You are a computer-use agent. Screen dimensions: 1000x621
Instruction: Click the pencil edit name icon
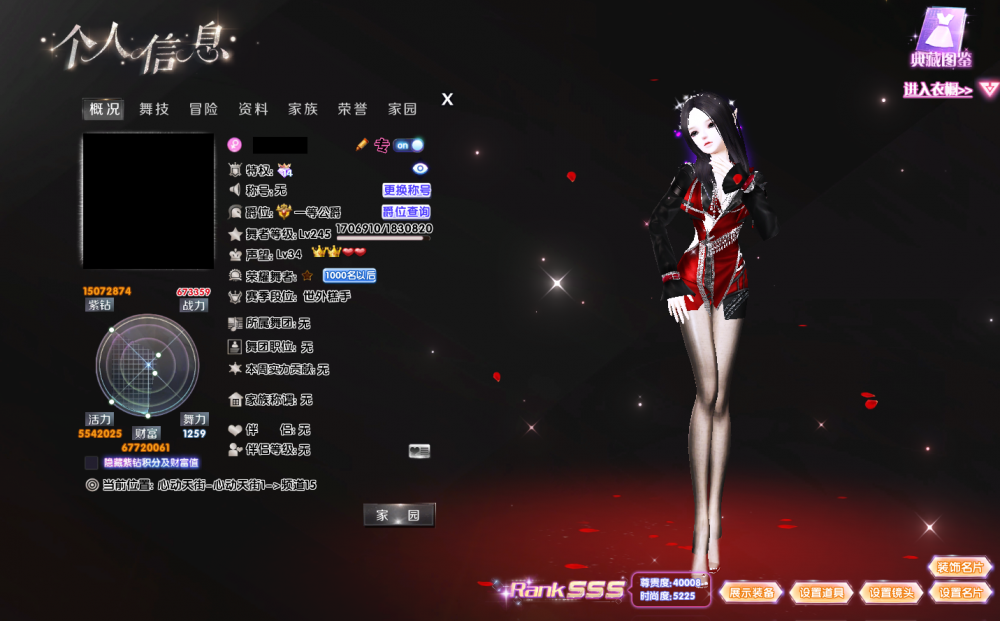click(362, 145)
